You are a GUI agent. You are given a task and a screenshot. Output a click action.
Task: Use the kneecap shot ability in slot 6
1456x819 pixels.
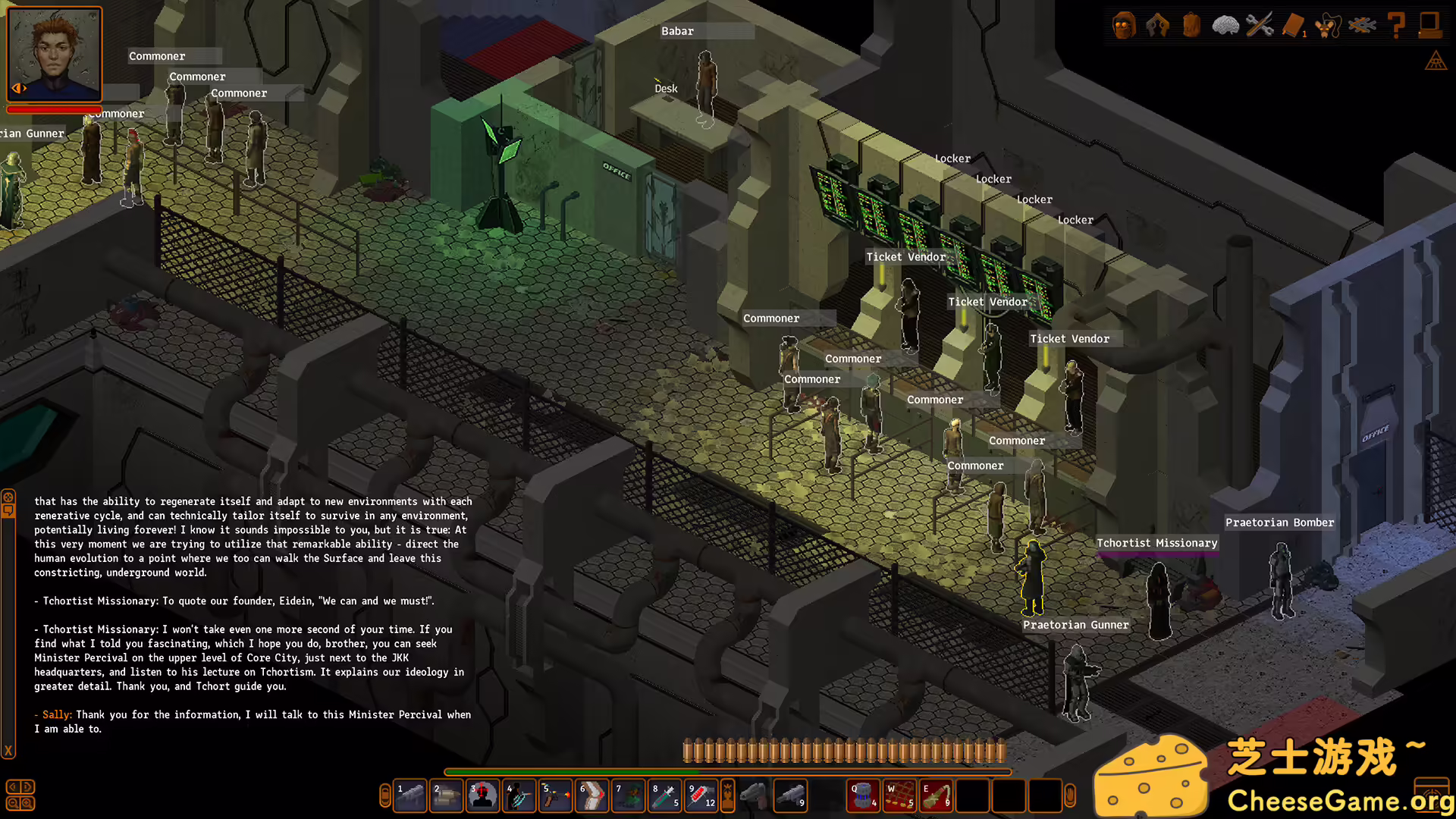[591, 795]
